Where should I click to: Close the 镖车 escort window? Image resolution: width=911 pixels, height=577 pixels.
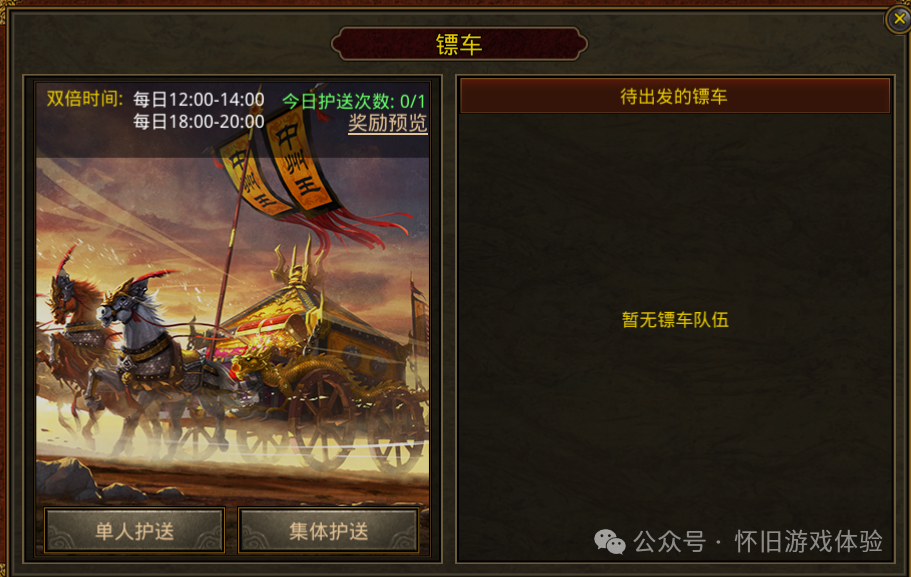pos(898,19)
